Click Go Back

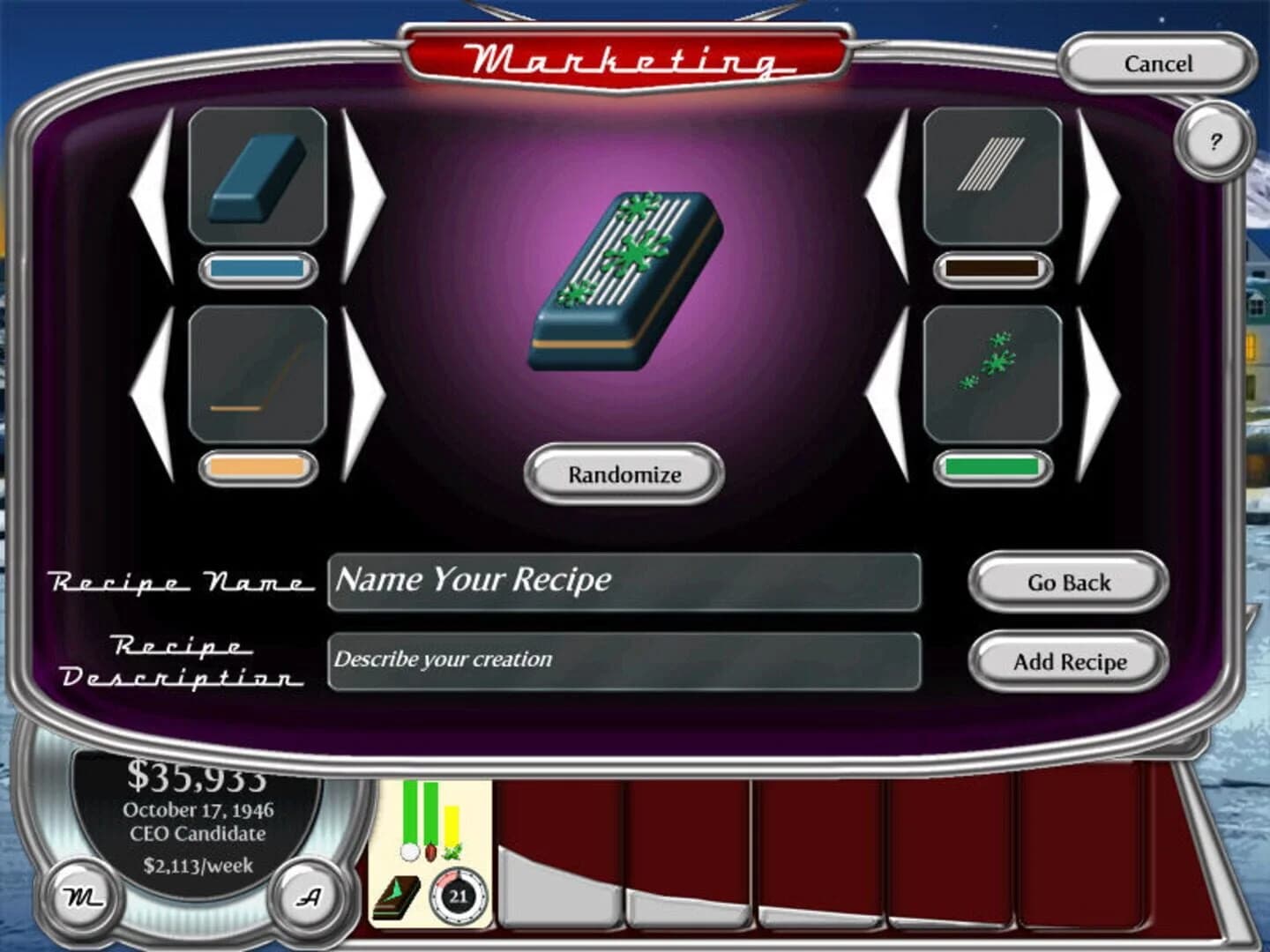coord(1067,583)
